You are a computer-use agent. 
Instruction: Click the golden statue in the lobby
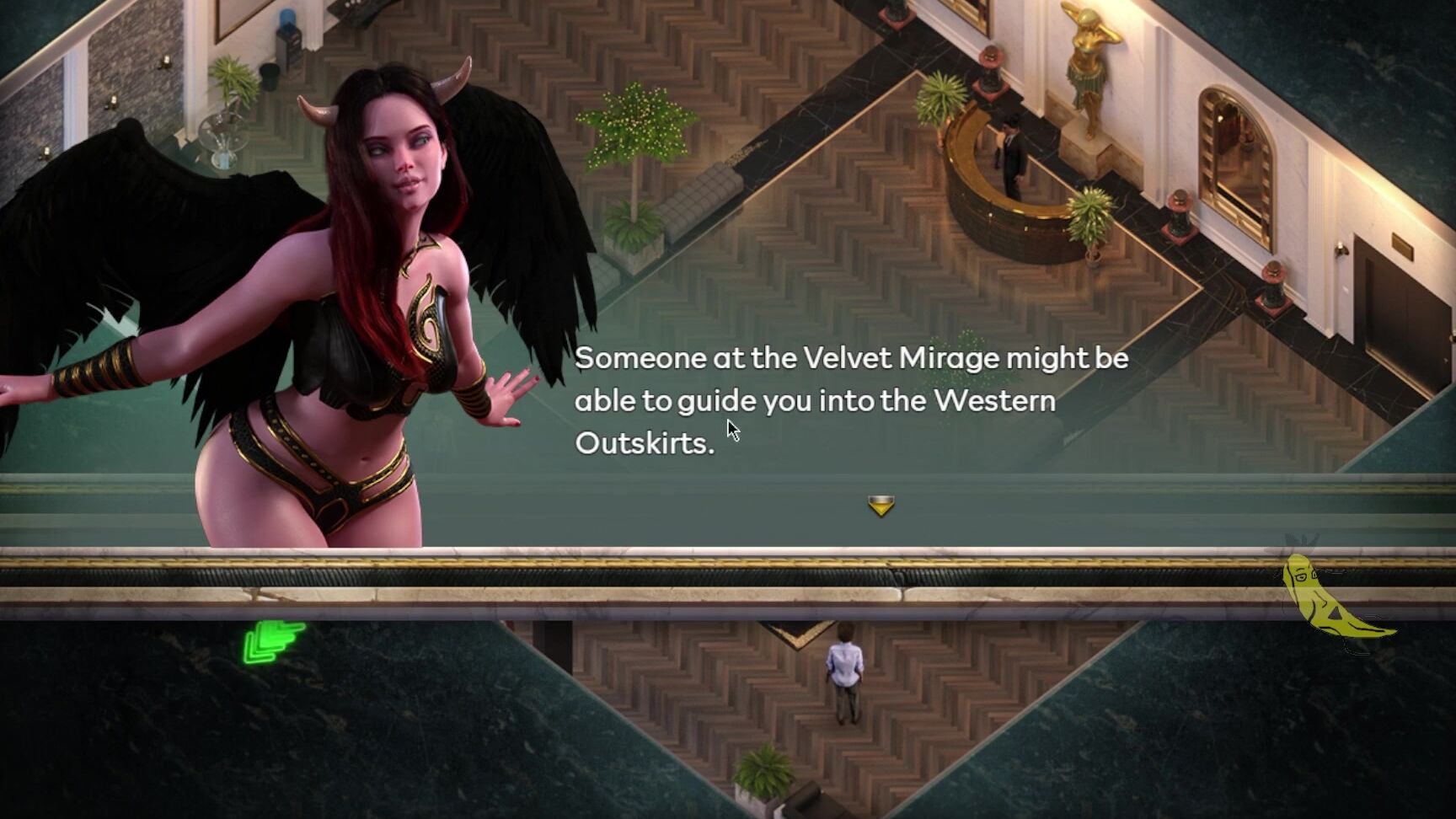coord(1087,67)
